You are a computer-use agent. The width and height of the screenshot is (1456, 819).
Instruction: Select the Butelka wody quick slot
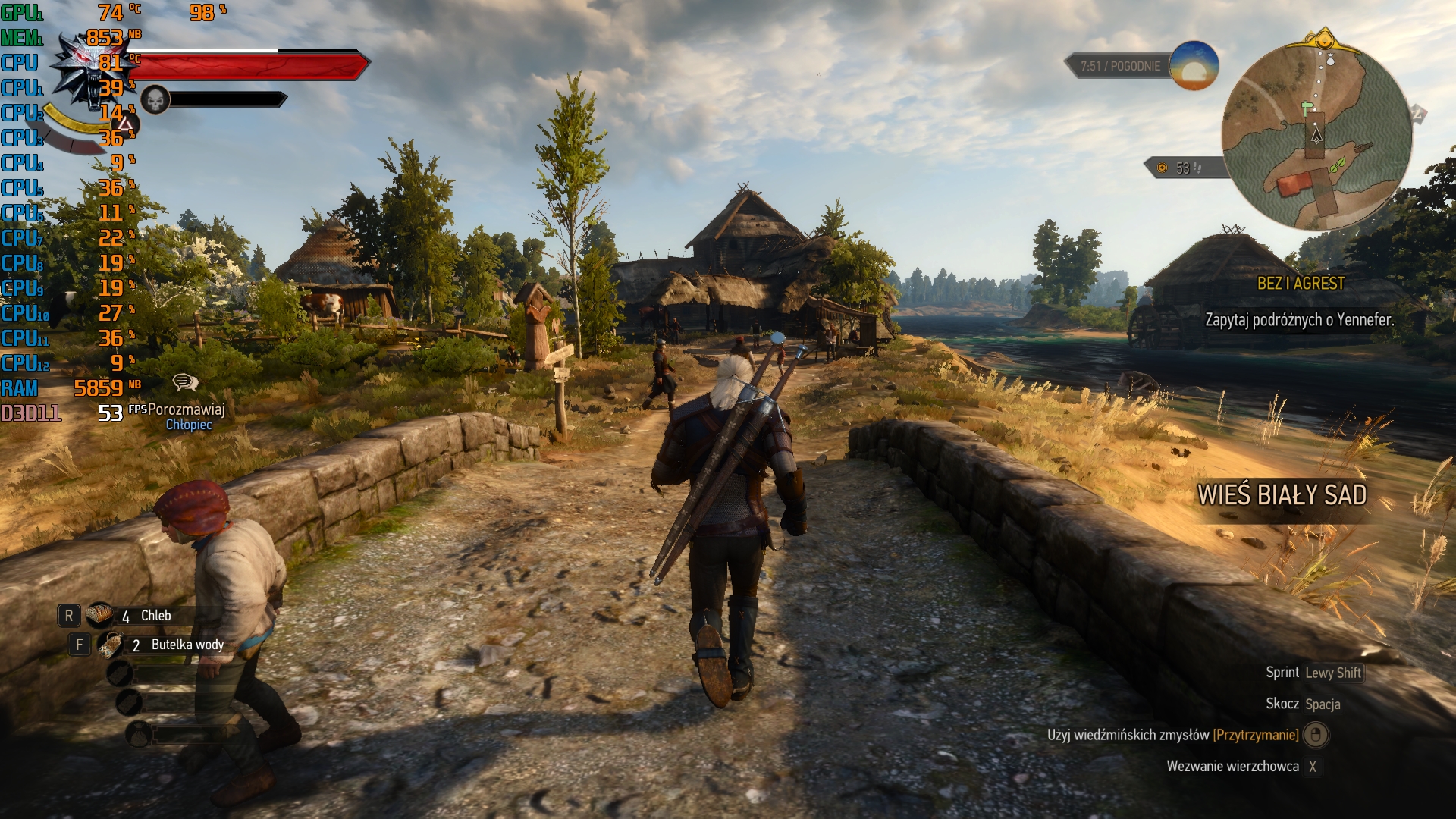point(112,645)
